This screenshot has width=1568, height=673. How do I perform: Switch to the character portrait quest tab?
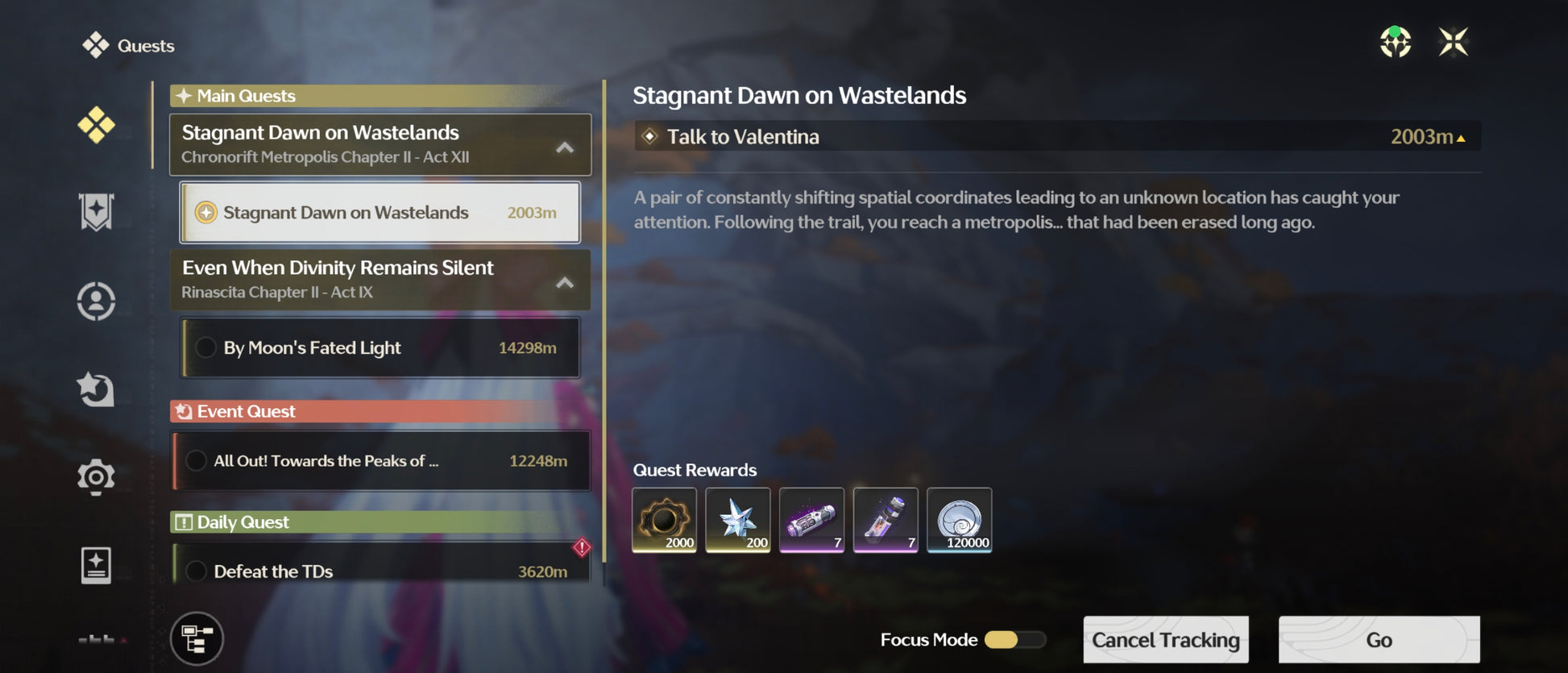(96, 301)
